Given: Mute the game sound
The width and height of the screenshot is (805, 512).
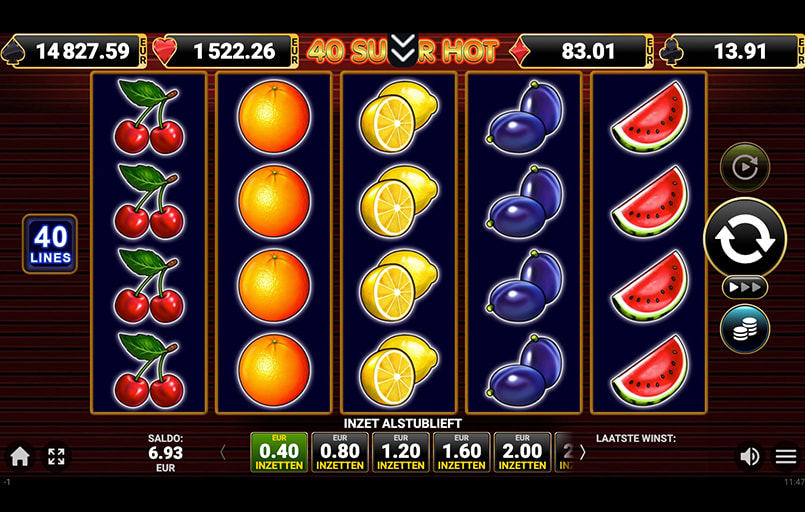Looking at the screenshot, I should tap(749, 457).
